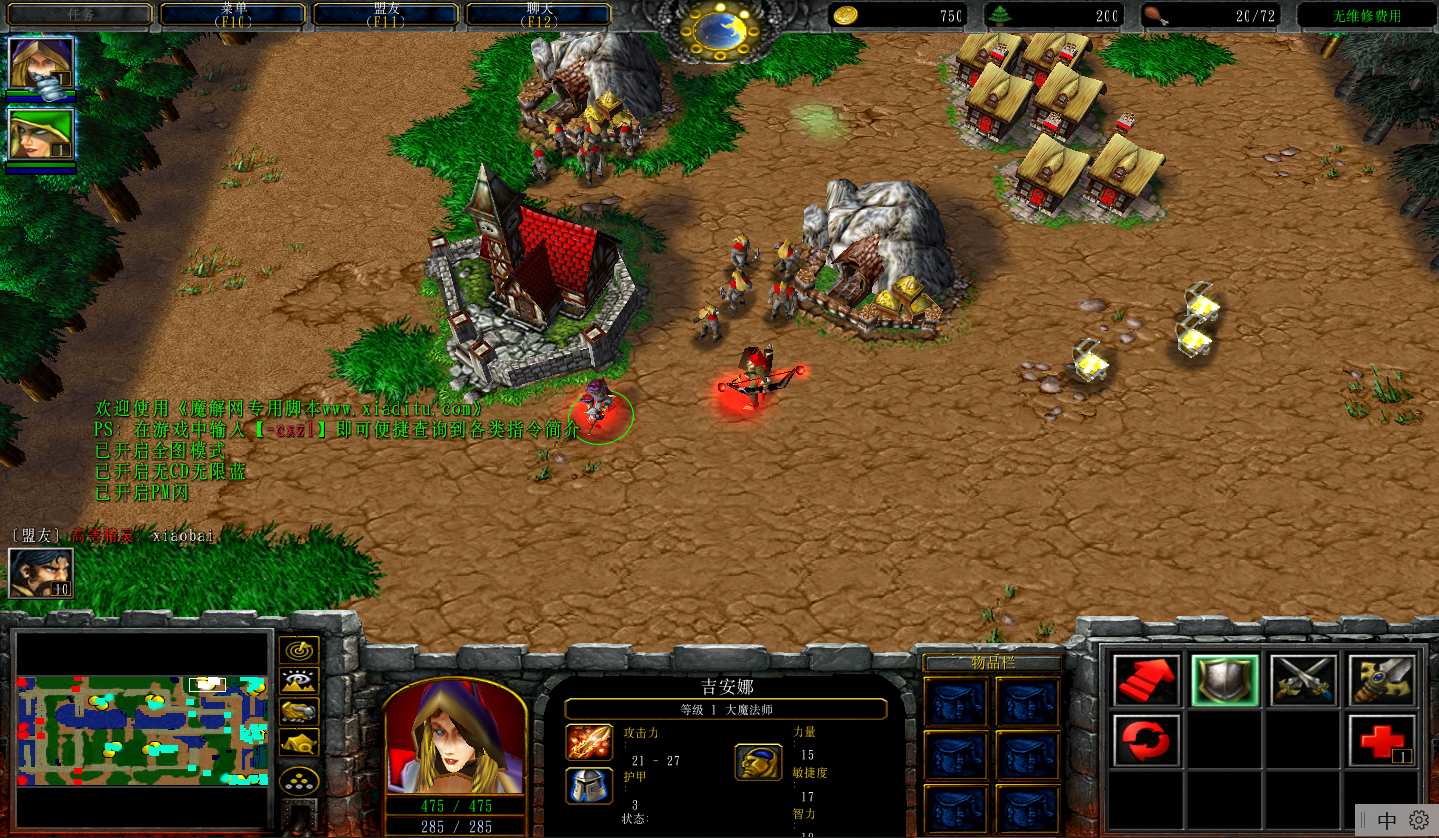
Task: Click the 吉安娜 hero portrait in the info panel
Action: point(455,736)
